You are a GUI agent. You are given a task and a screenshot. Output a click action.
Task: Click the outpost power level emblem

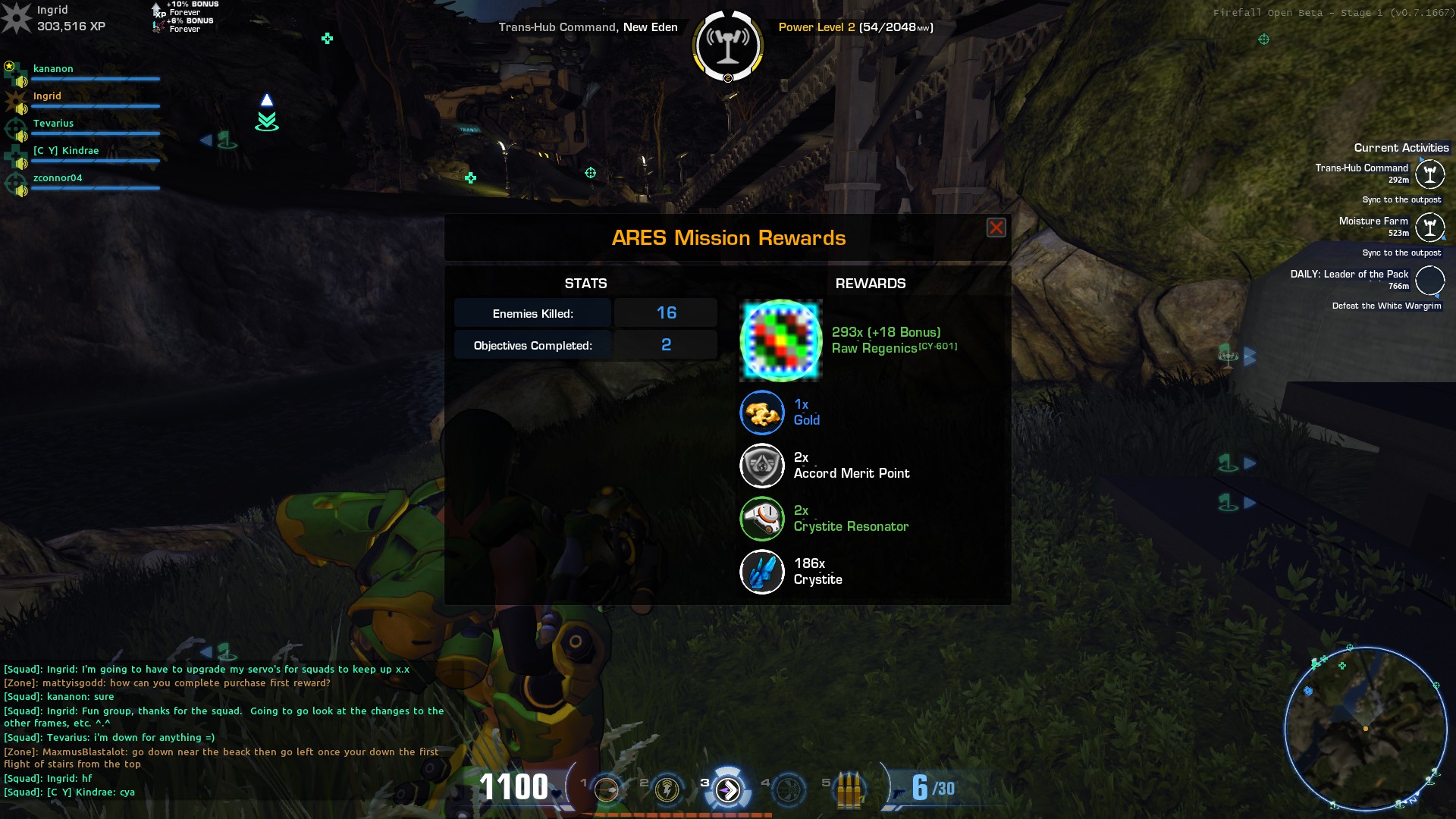[x=728, y=45]
